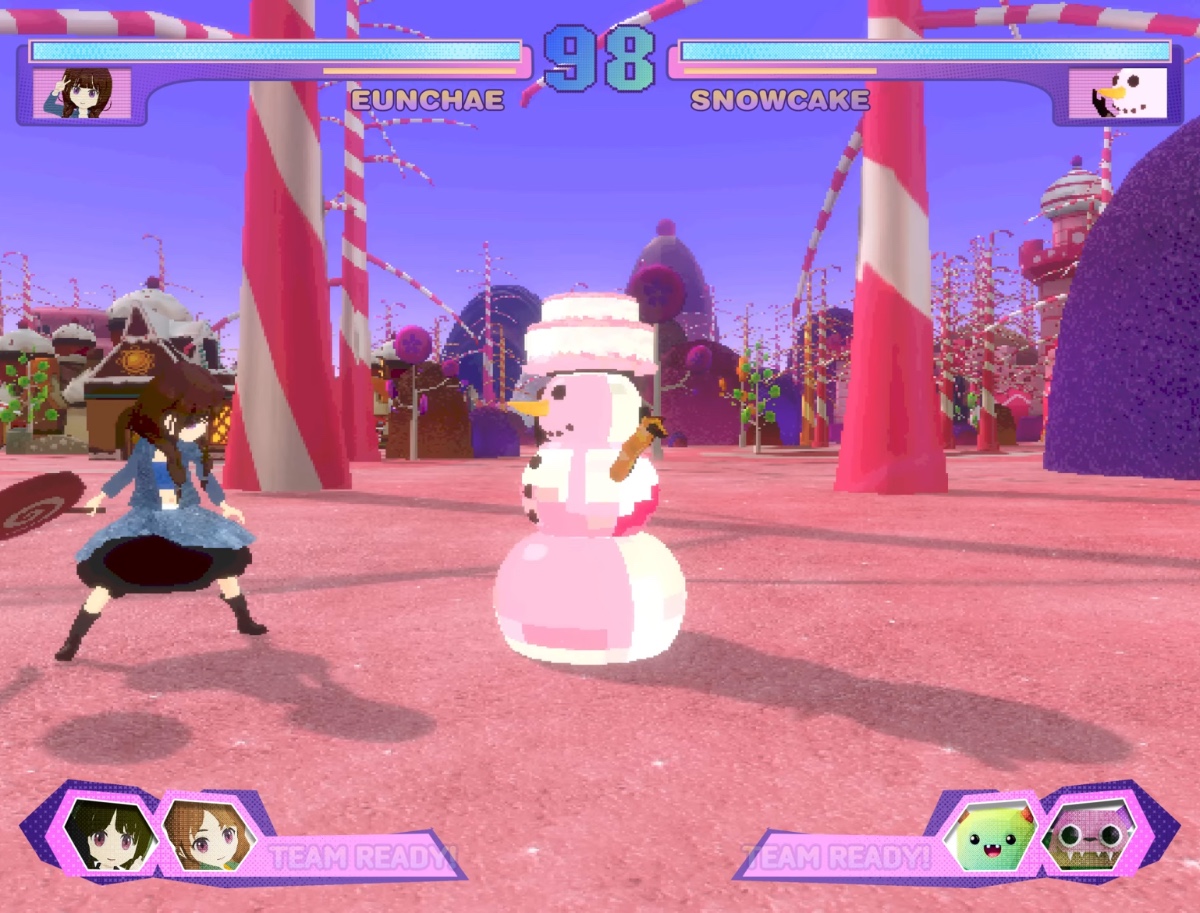The height and width of the screenshot is (913, 1200).
Task: Click Snowcake's snowman portrait
Action: [1117, 94]
